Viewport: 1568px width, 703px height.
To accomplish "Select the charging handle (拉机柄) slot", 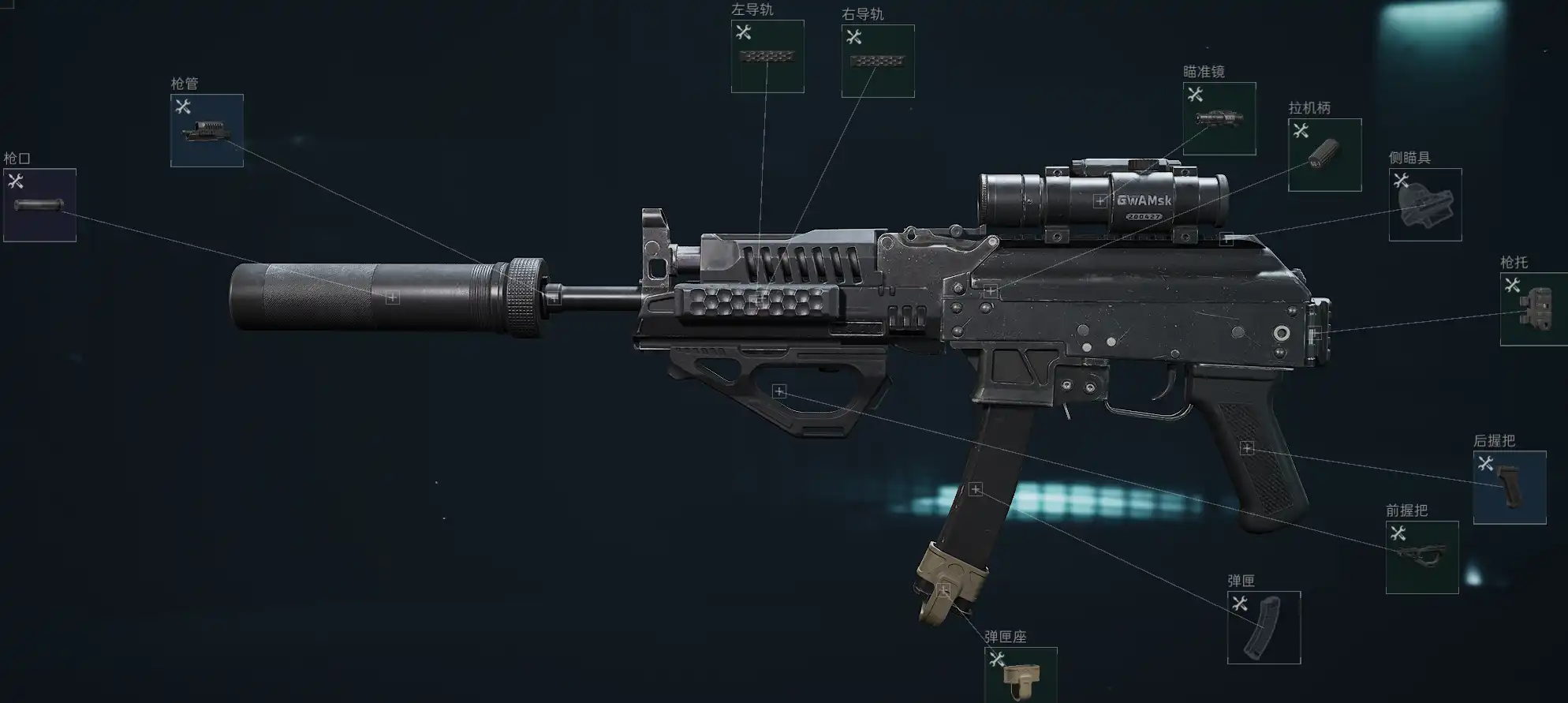I will click(1324, 155).
